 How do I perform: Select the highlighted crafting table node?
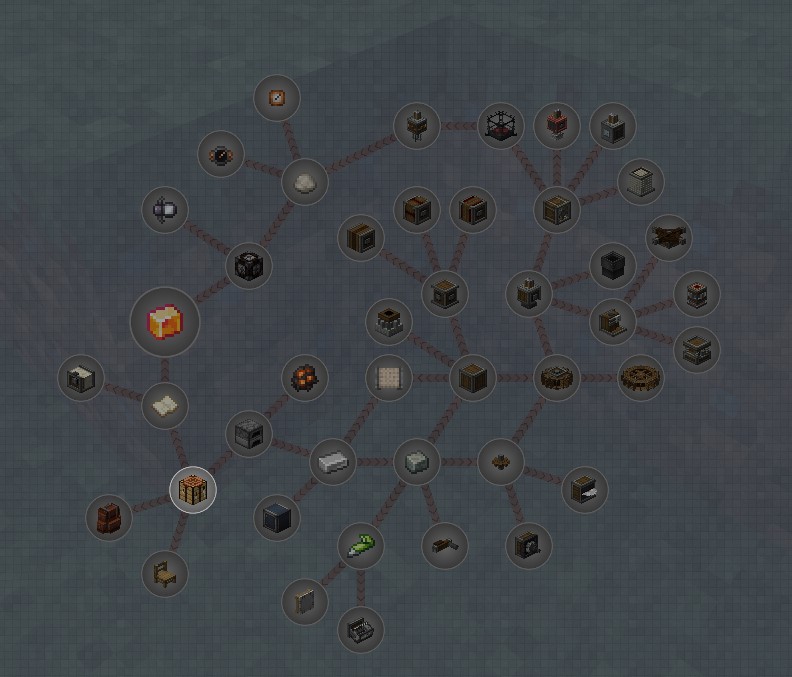click(193, 490)
